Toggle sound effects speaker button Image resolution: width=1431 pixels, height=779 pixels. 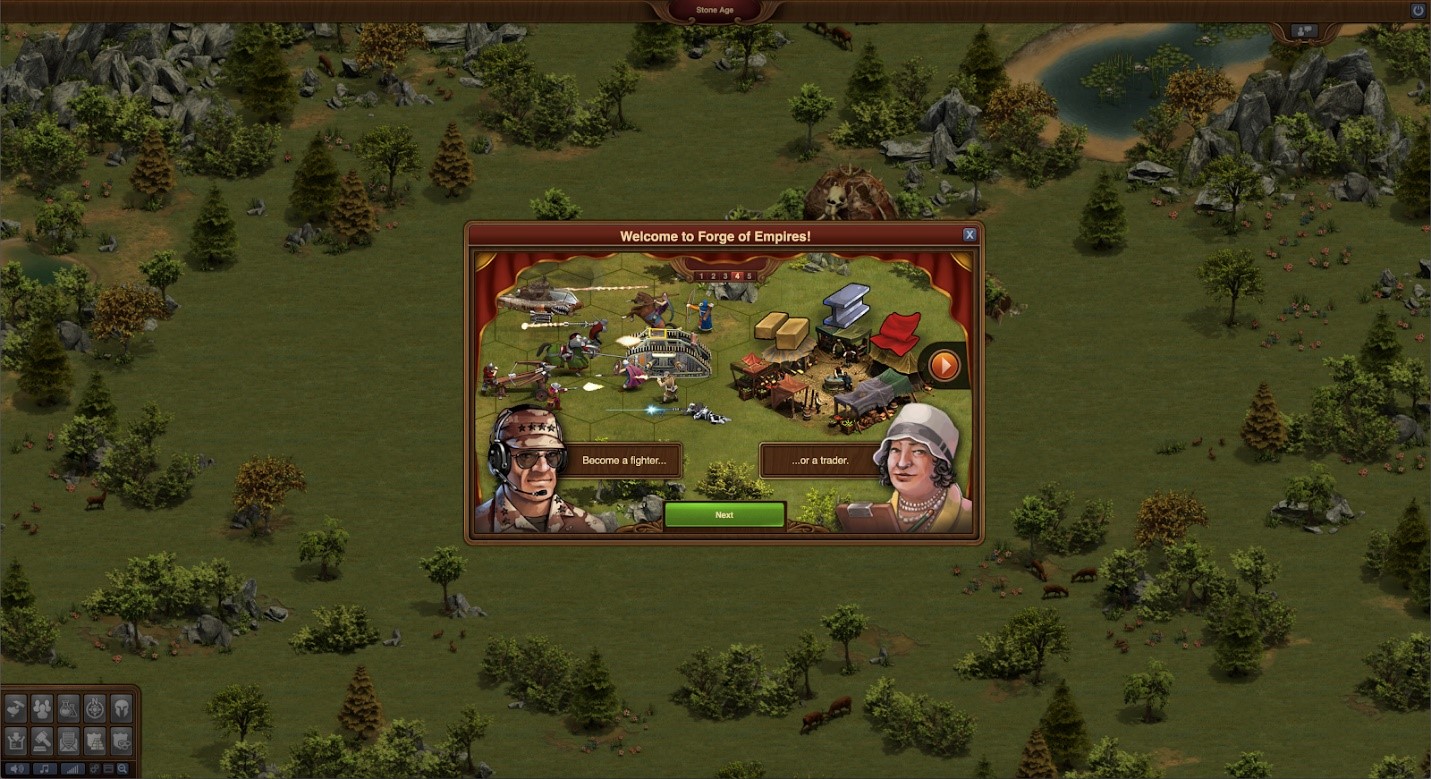pyautogui.click(x=15, y=769)
